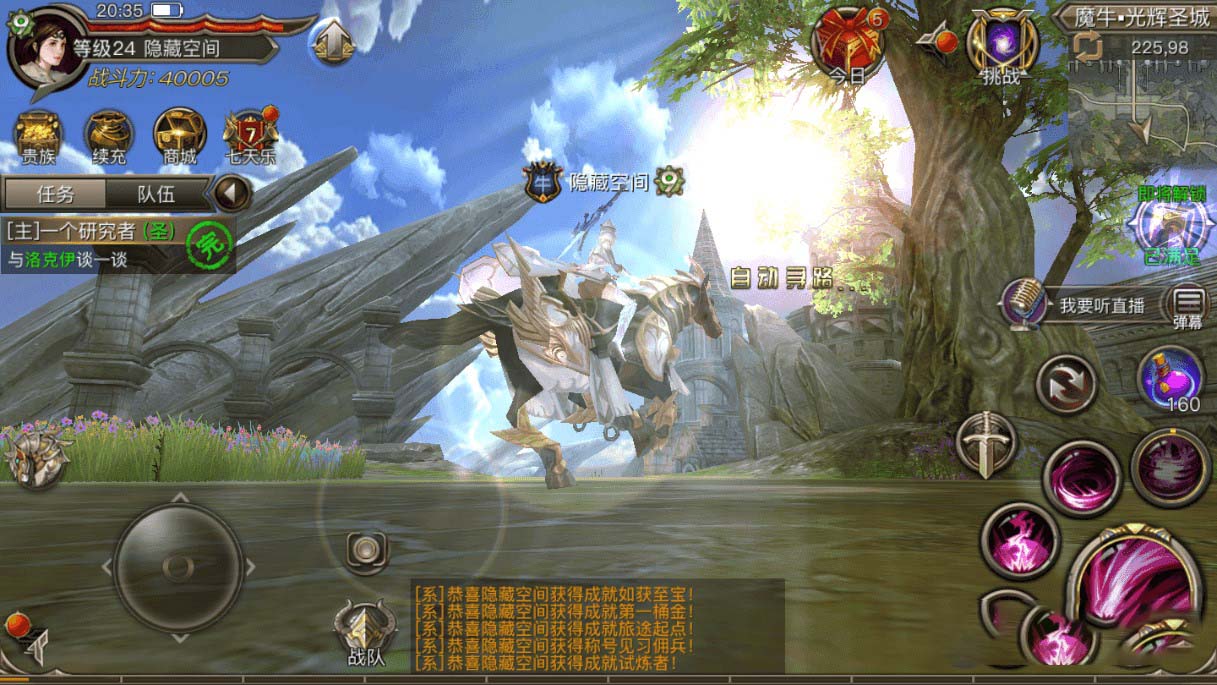Image resolution: width=1217 pixels, height=685 pixels.
Task: Open the 贵族 noble menu
Action: tap(39, 138)
